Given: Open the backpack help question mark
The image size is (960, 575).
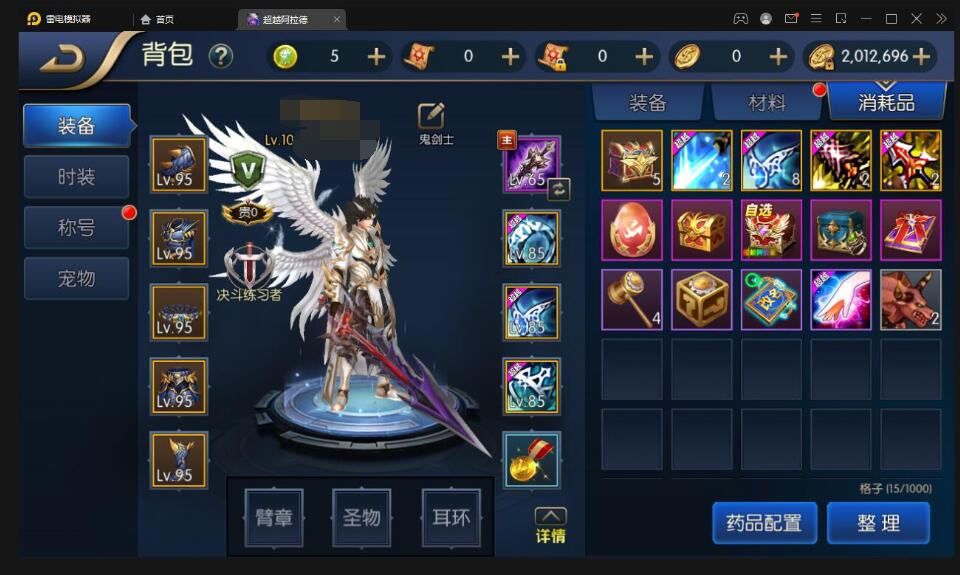Looking at the screenshot, I should pyautogui.click(x=220, y=56).
